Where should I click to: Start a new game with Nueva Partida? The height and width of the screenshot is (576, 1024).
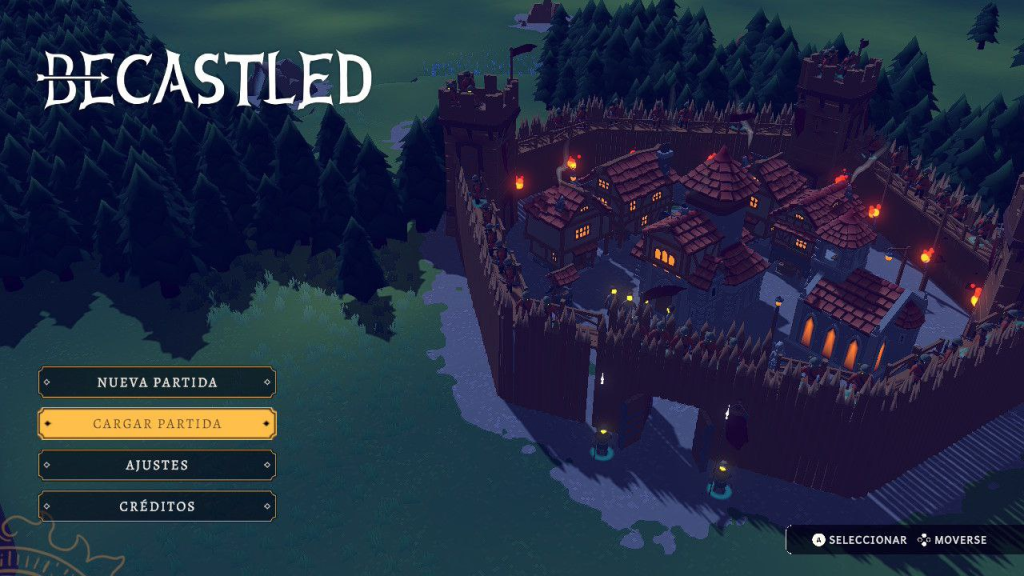(x=157, y=382)
